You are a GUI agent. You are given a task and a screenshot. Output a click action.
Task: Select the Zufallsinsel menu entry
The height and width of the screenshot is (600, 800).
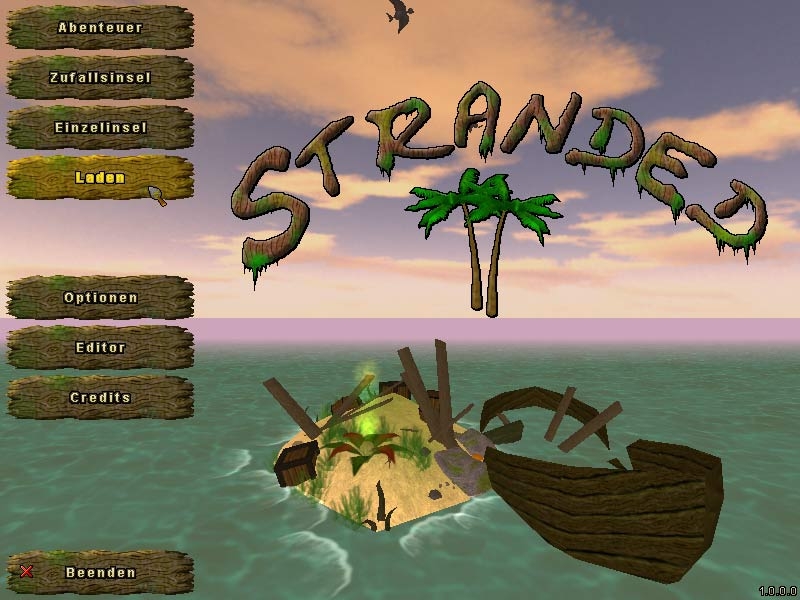[x=99, y=78]
